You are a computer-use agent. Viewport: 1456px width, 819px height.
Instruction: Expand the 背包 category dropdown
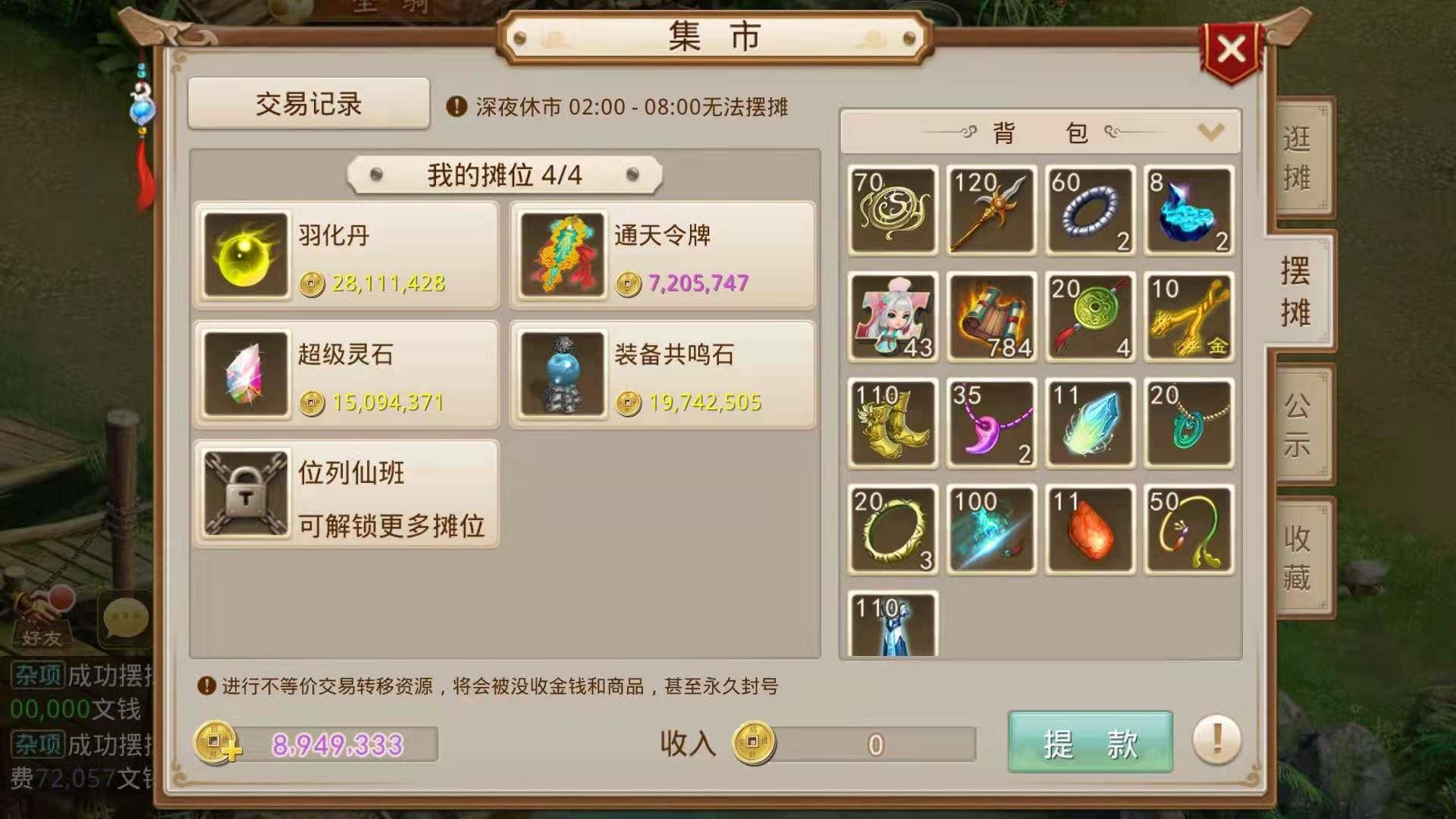(x=1211, y=130)
